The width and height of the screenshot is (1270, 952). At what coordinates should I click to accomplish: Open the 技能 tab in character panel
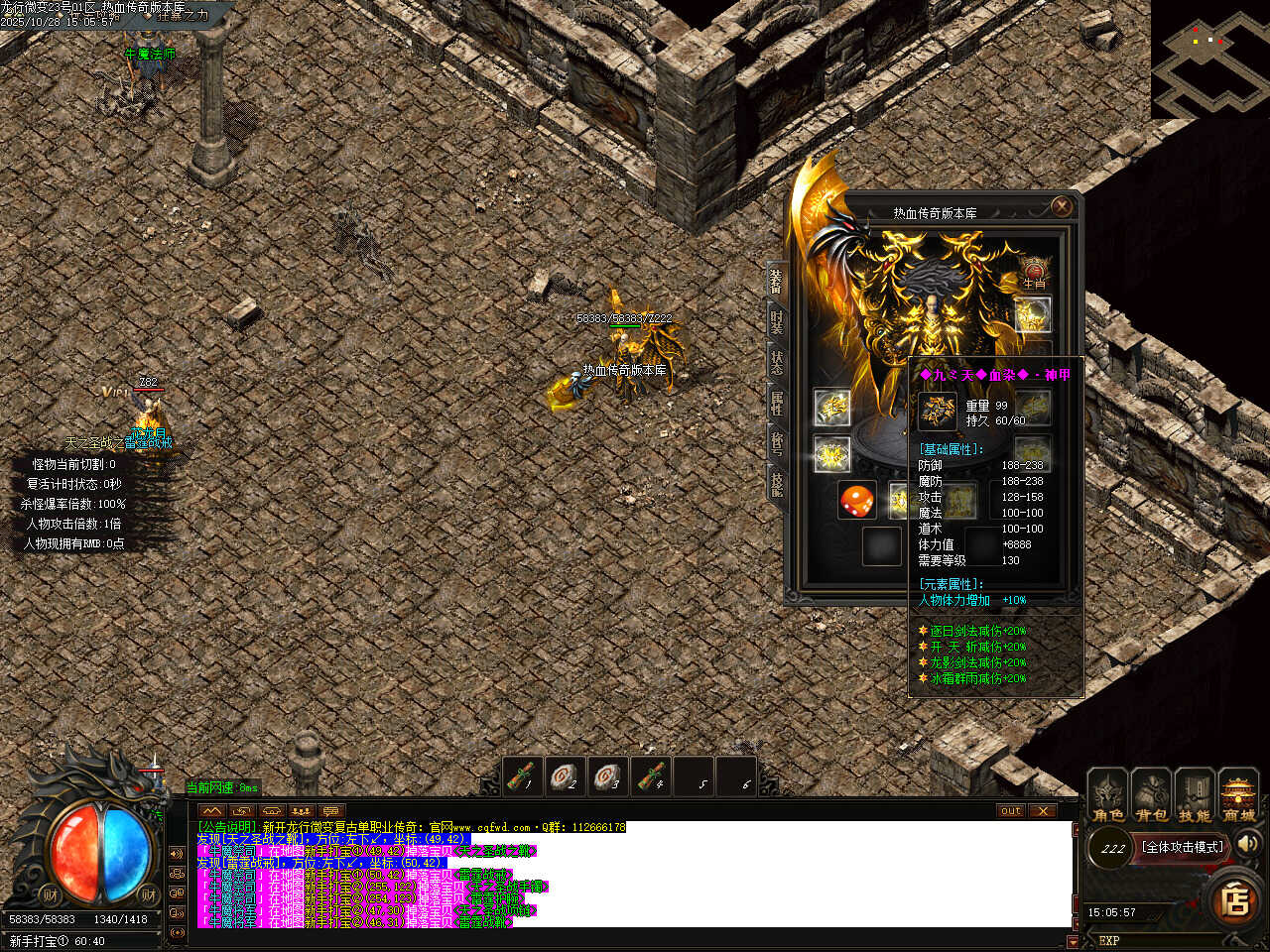(x=776, y=484)
